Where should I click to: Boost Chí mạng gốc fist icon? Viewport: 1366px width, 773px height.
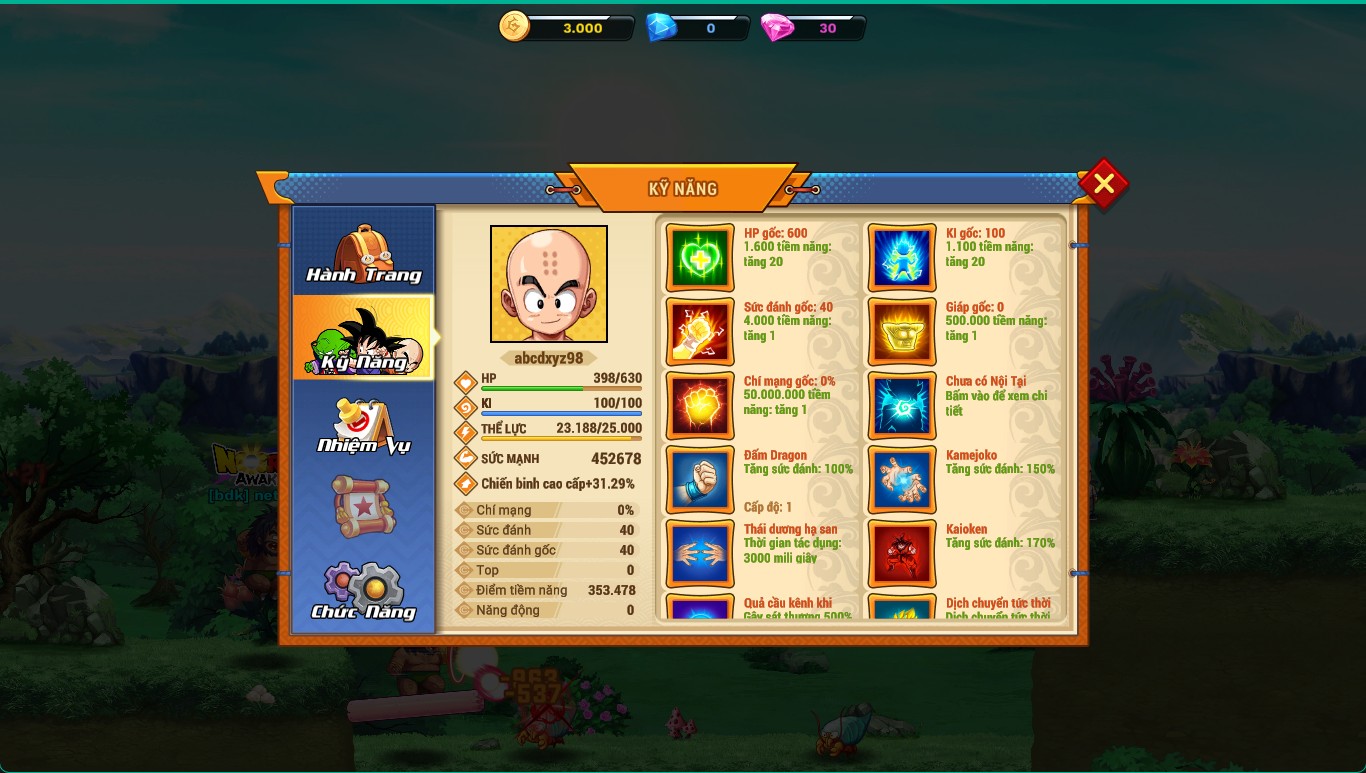pyautogui.click(x=700, y=406)
